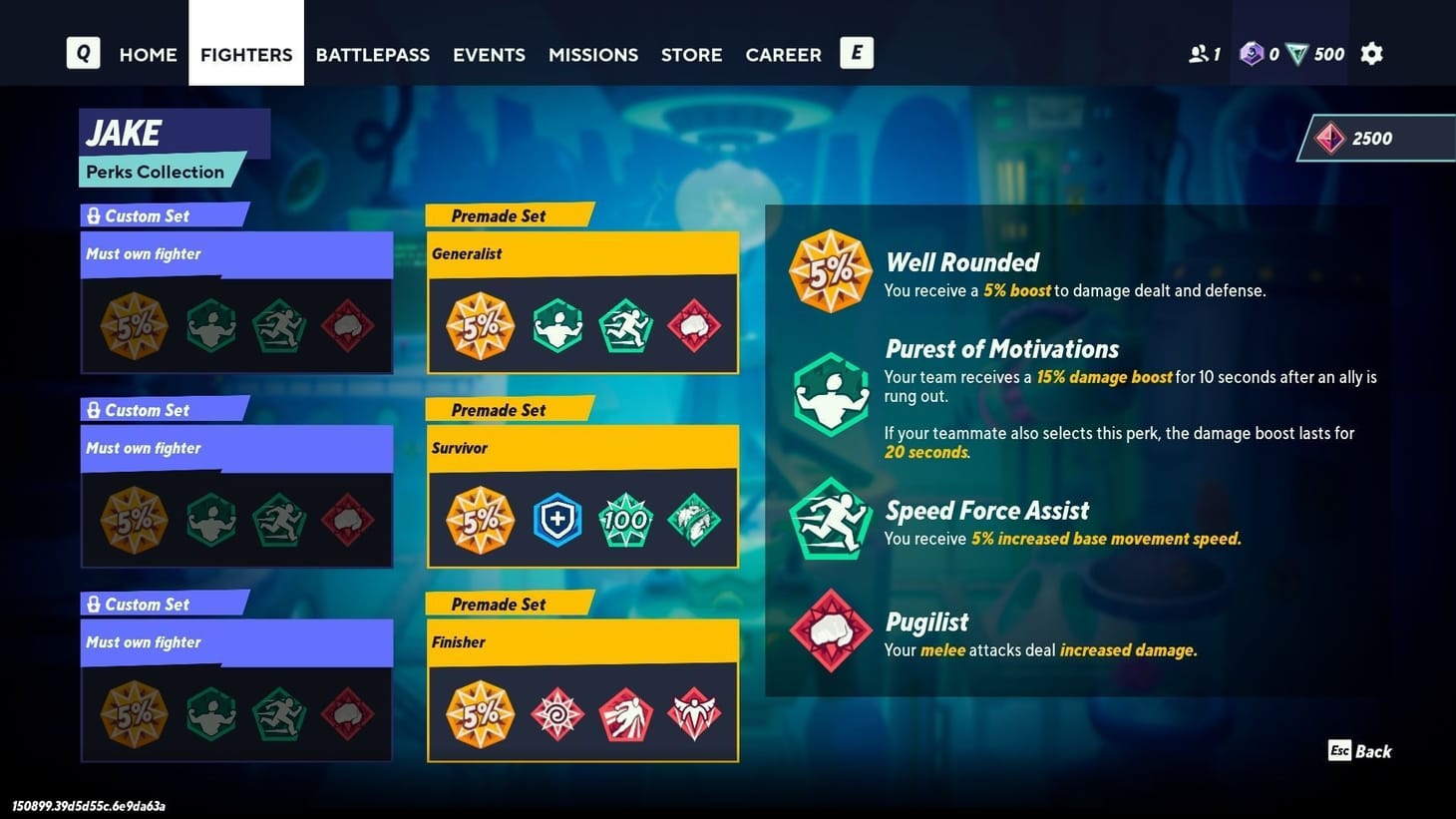Switch to the STORE tab
The width and height of the screenshot is (1456, 819).
point(691,55)
